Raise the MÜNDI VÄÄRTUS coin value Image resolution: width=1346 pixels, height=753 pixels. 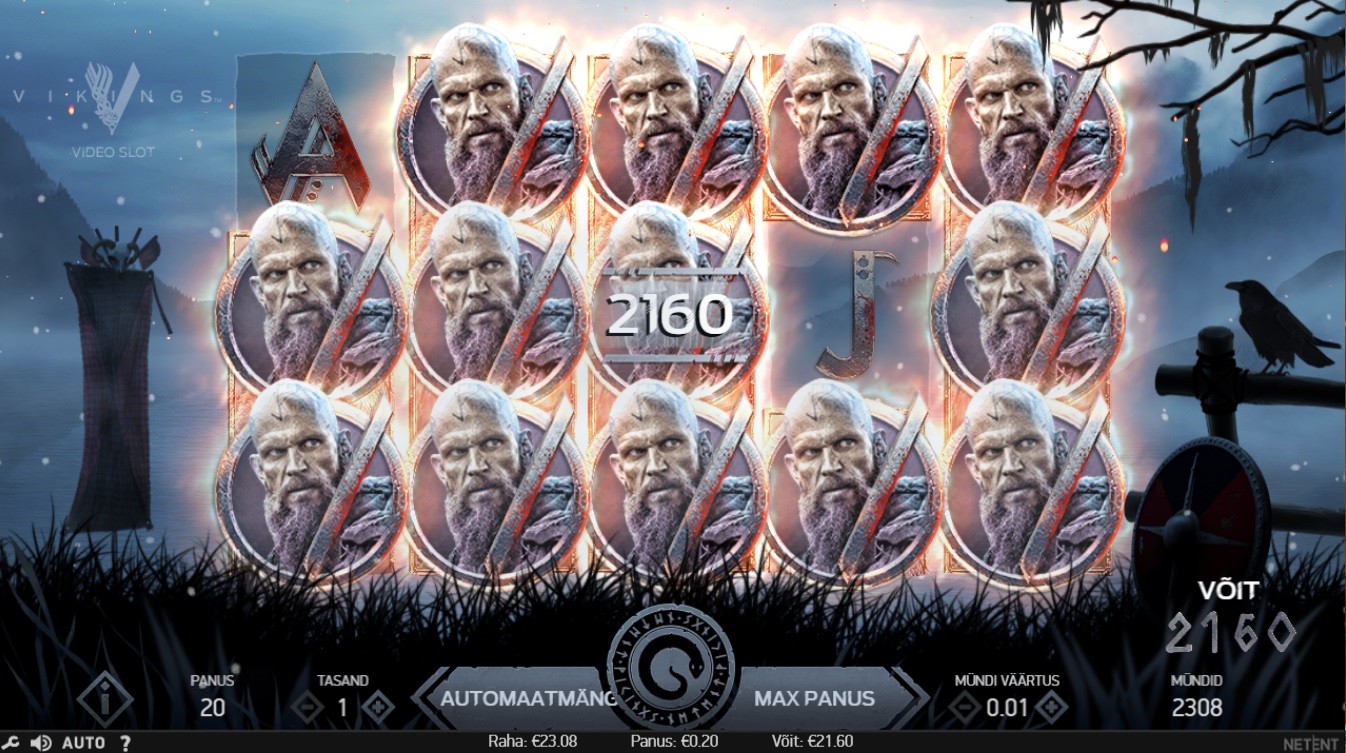pos(1051,708)
